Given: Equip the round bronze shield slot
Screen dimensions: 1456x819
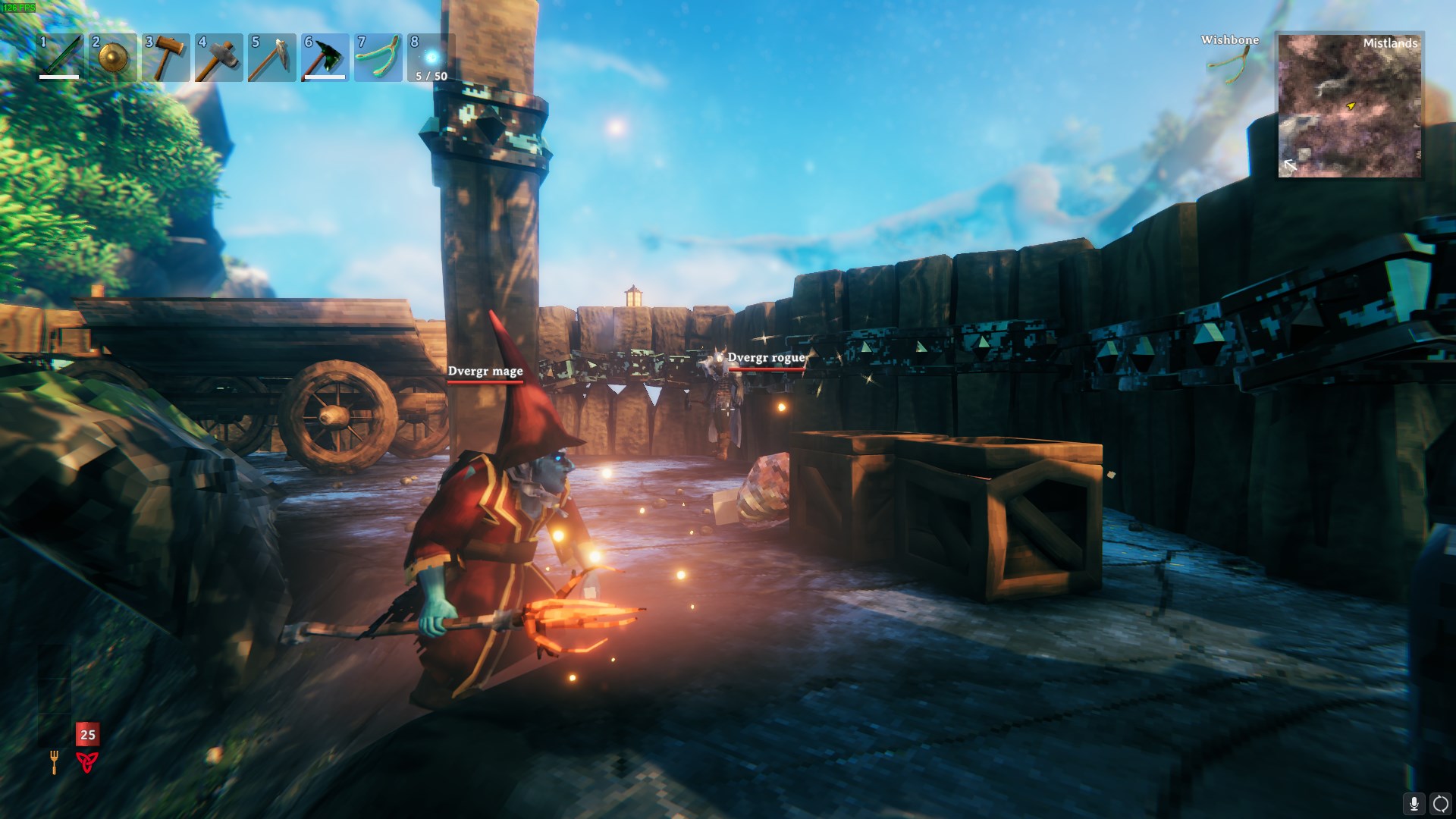Looking at the screenshot, I should click(x=113, y=58).
